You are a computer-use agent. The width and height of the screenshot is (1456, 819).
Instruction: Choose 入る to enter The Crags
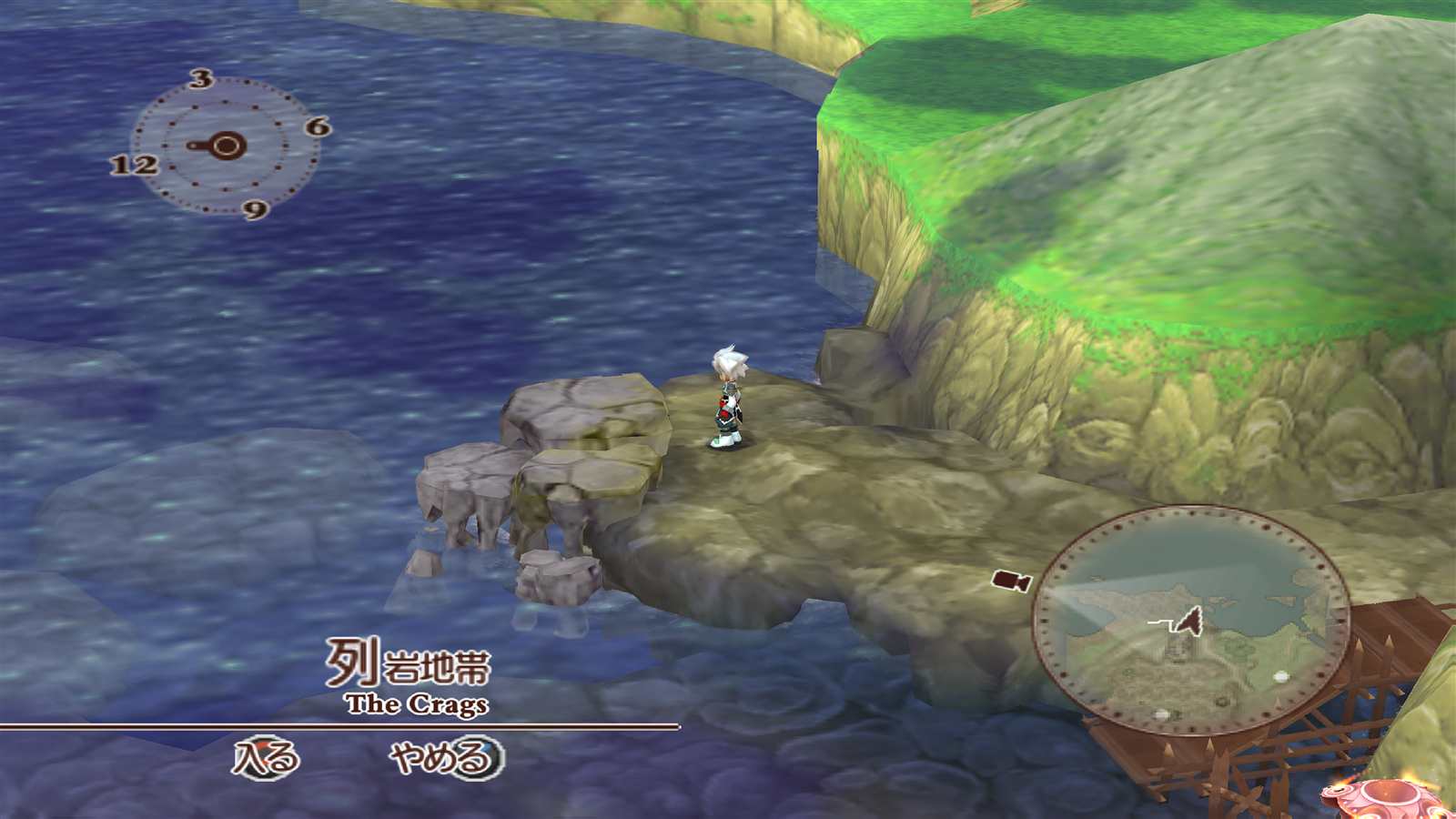coord(265,757)
